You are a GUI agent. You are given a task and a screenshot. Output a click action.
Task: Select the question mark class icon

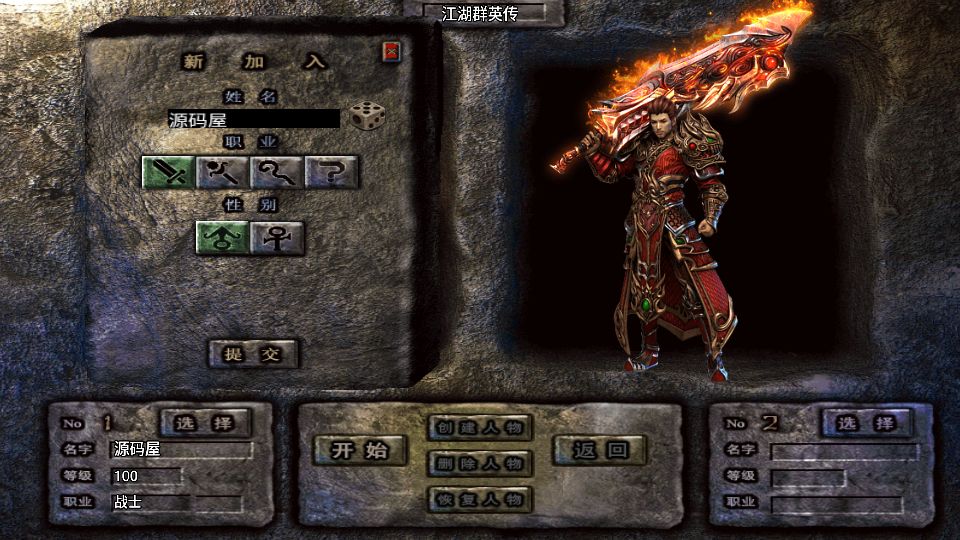pos(332,173)
